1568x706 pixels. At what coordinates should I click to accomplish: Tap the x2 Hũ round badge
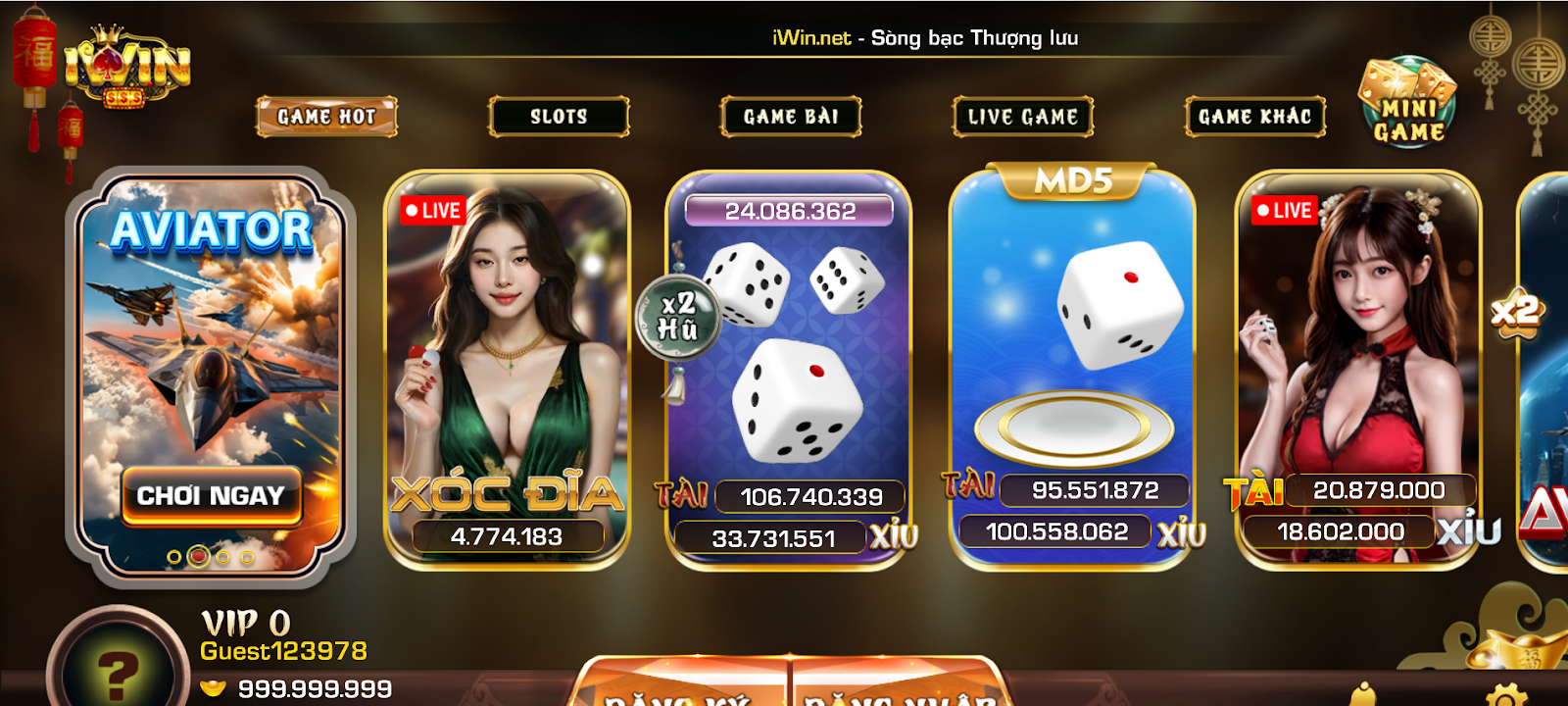678,317
